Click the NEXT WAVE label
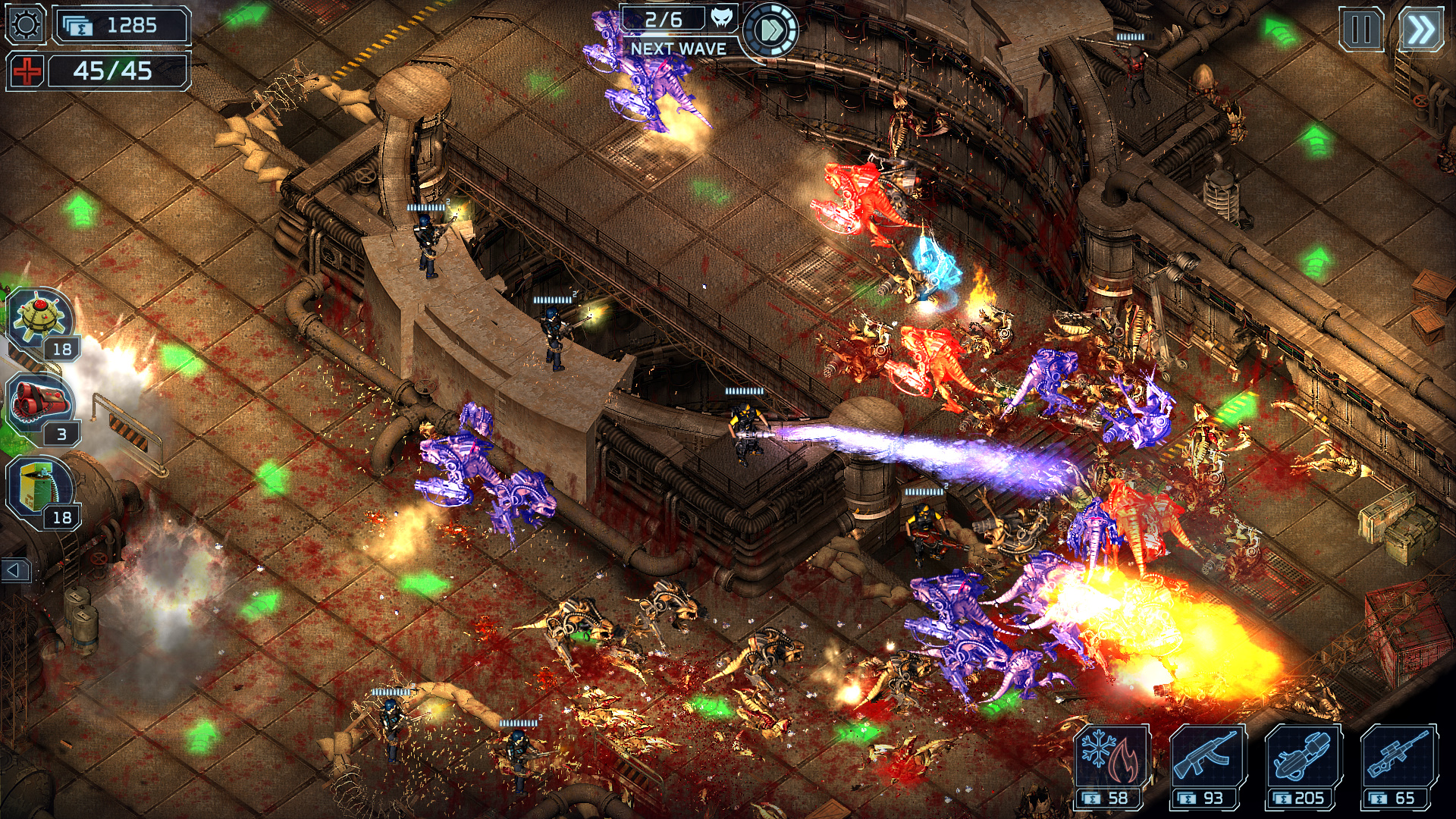Screen dimensions: 1456x819 (x=679, y=47)
